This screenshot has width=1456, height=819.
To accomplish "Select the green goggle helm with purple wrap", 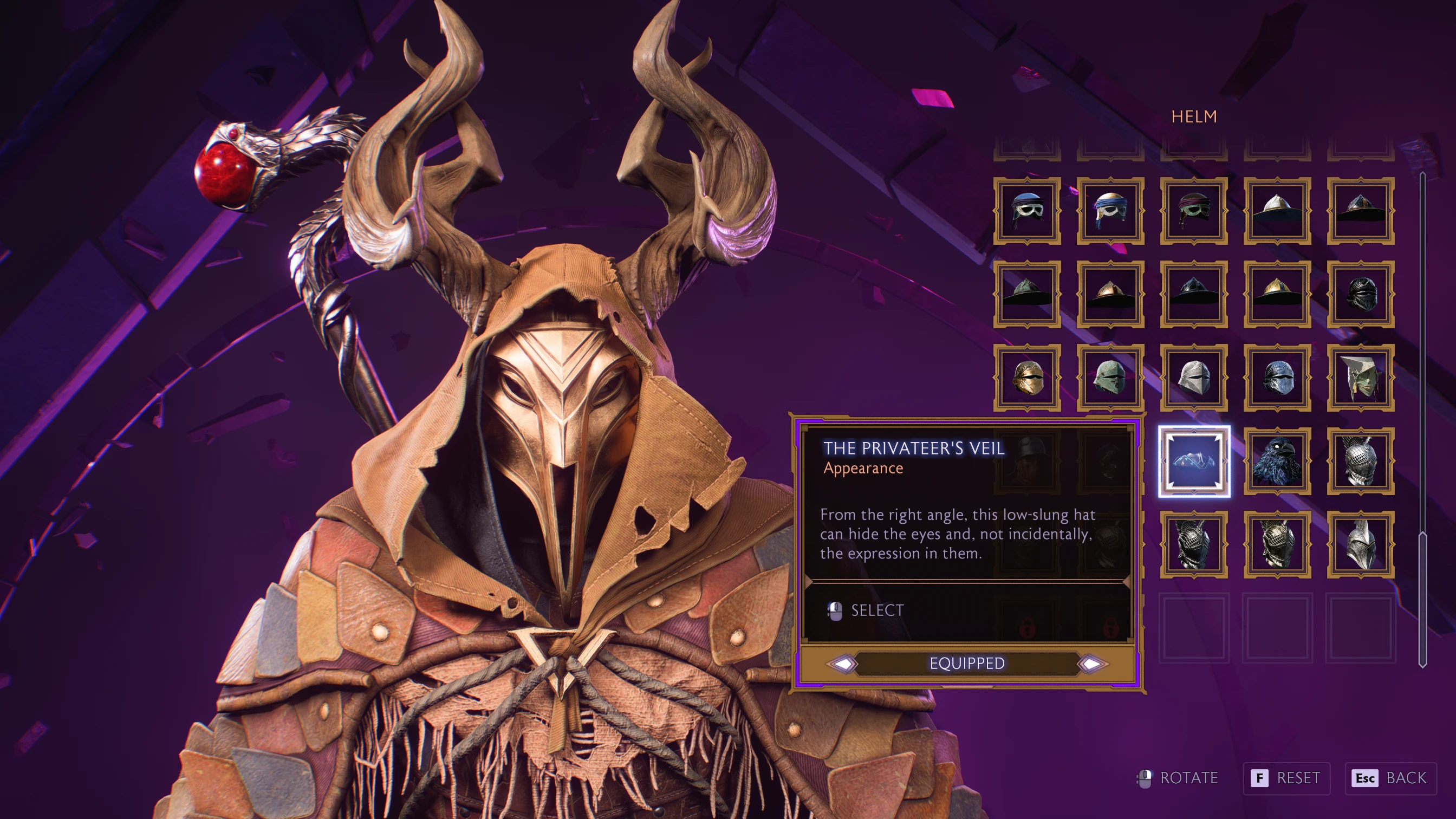I will (1194, 211).
